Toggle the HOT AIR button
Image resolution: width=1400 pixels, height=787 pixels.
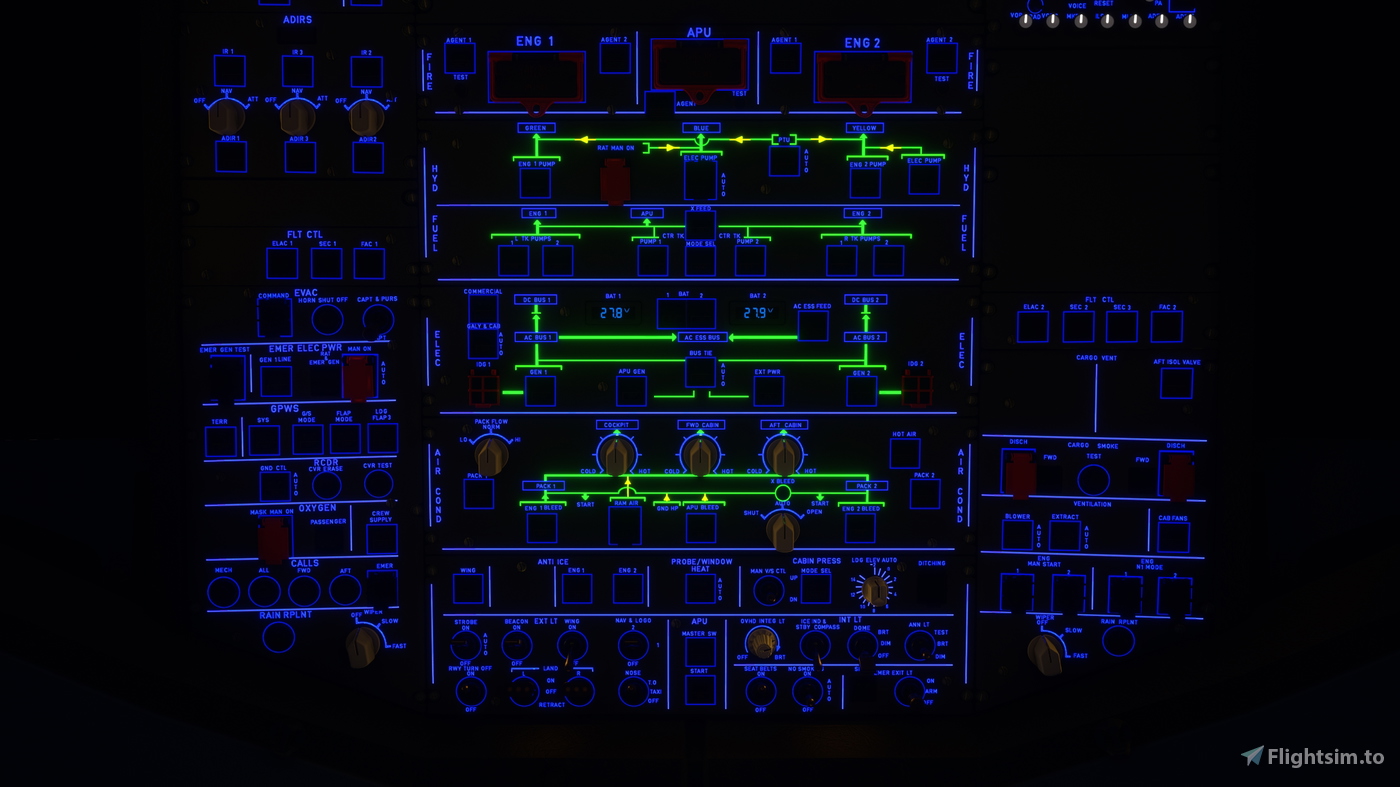pos(904,454)
